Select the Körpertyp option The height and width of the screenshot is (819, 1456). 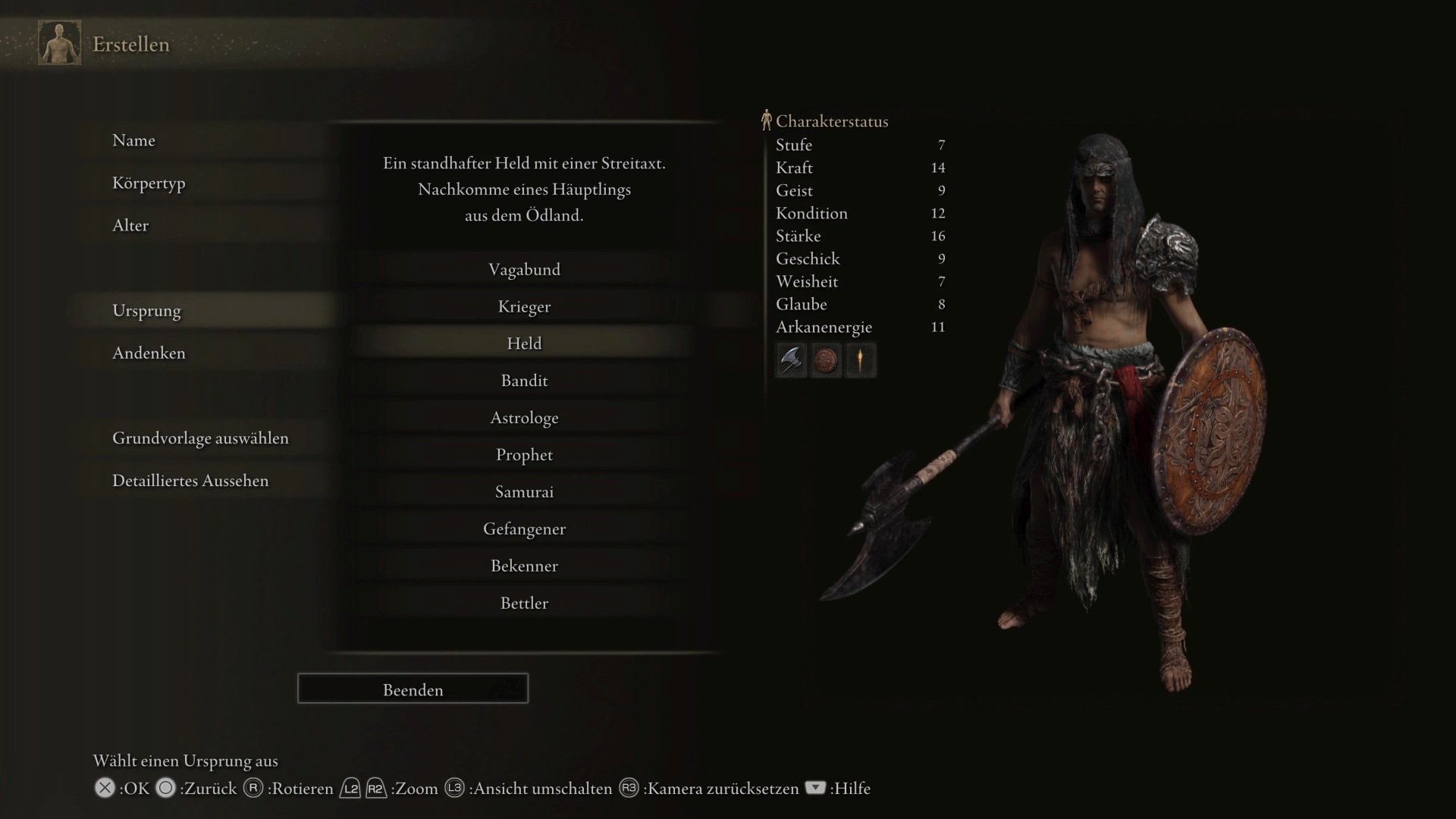click(x=149, y=183)
